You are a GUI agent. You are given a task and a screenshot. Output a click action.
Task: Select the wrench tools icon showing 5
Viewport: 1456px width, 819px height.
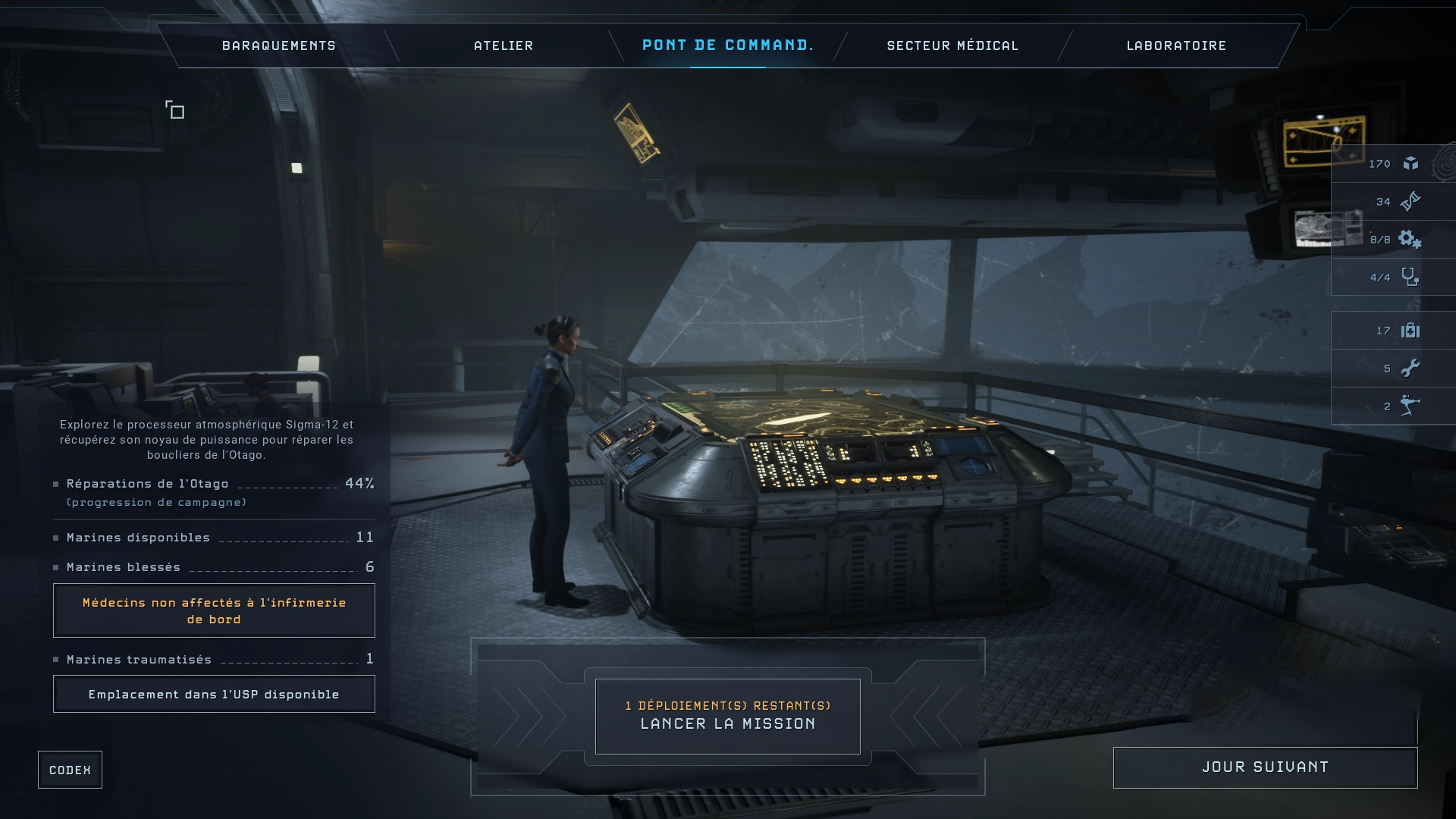(1410, 368)
